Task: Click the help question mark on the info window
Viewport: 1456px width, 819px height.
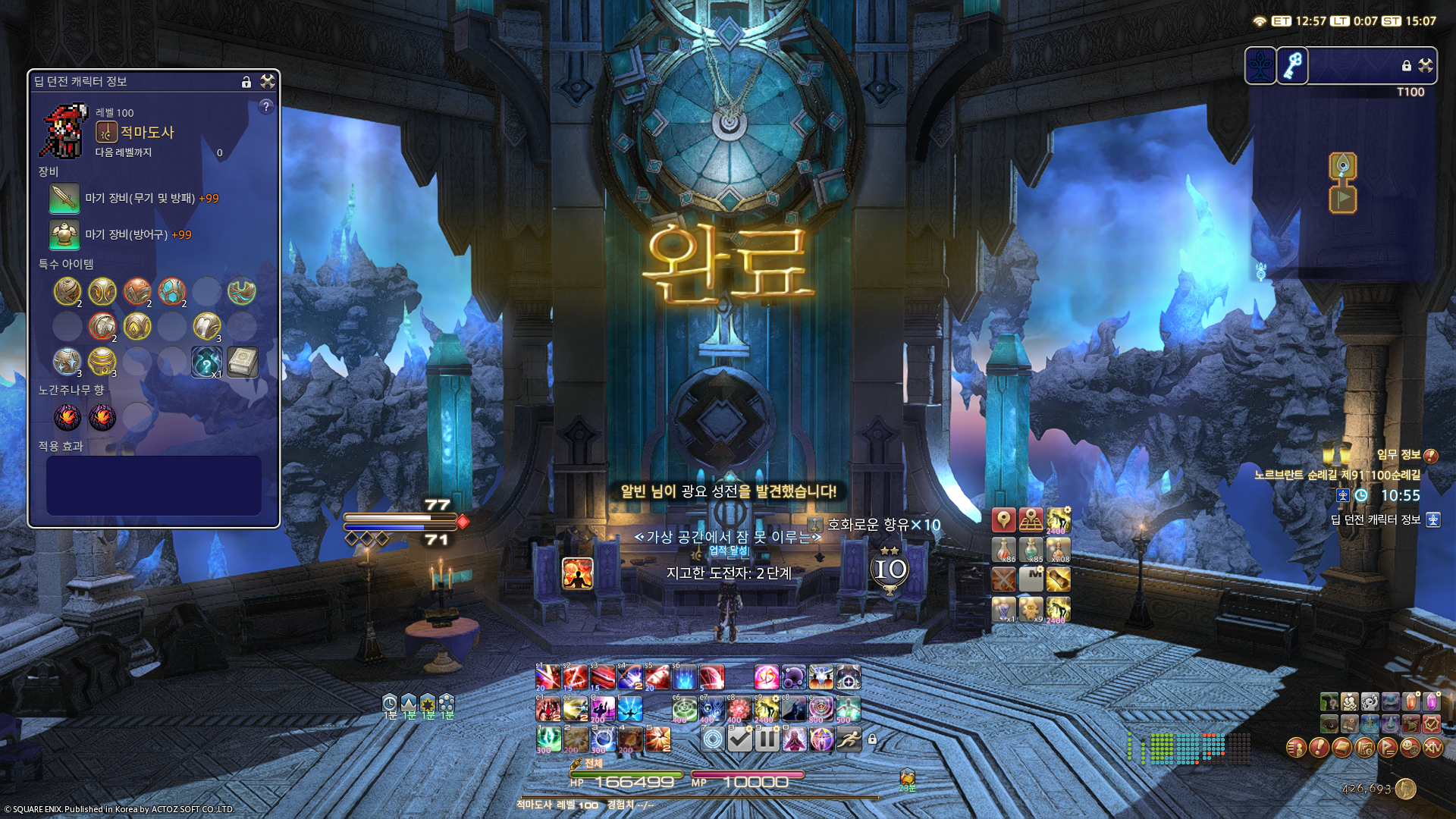Action: pos(267,107)
